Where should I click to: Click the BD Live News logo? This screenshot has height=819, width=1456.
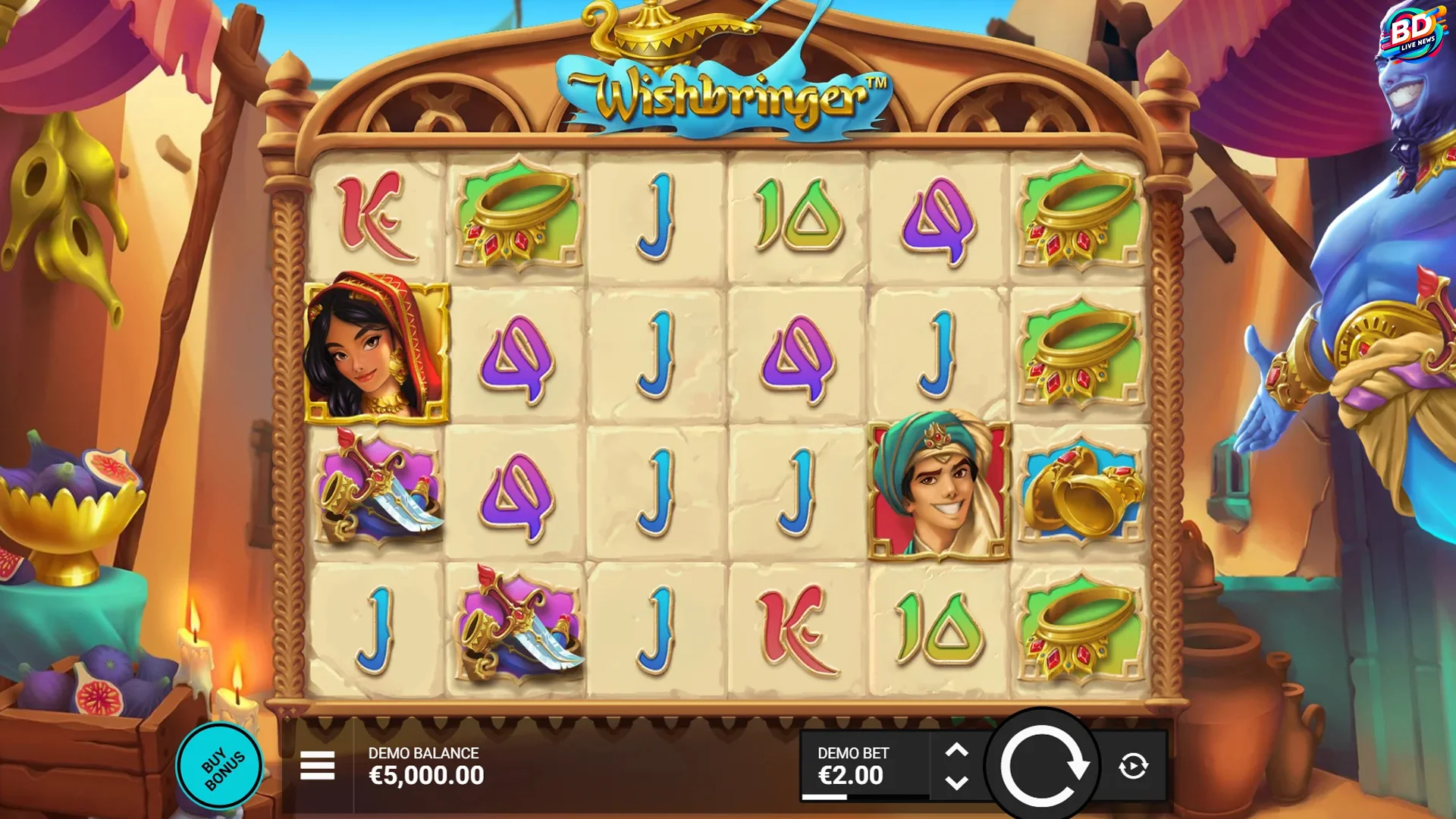(x=1414, y=33)
